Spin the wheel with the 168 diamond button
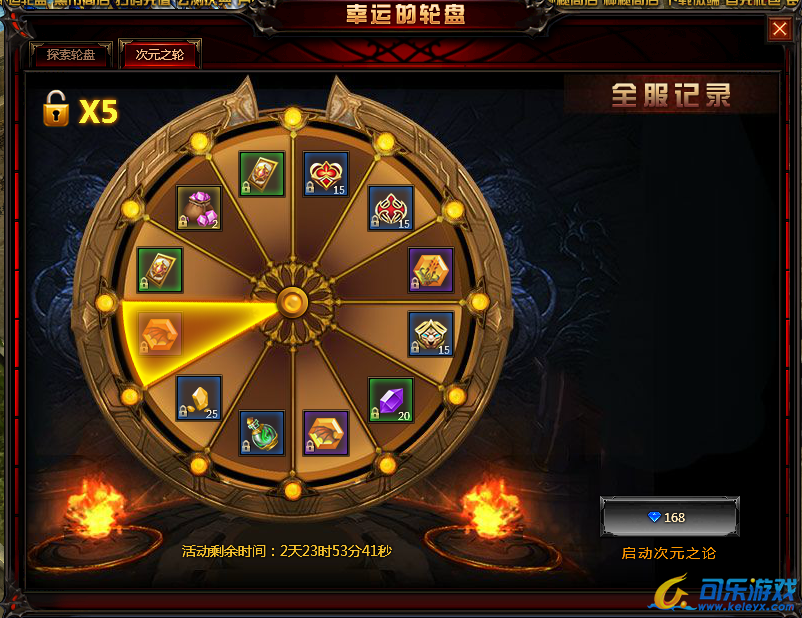Image resolution: width=802 pixels, height=618 pixels. coord(669,517)
